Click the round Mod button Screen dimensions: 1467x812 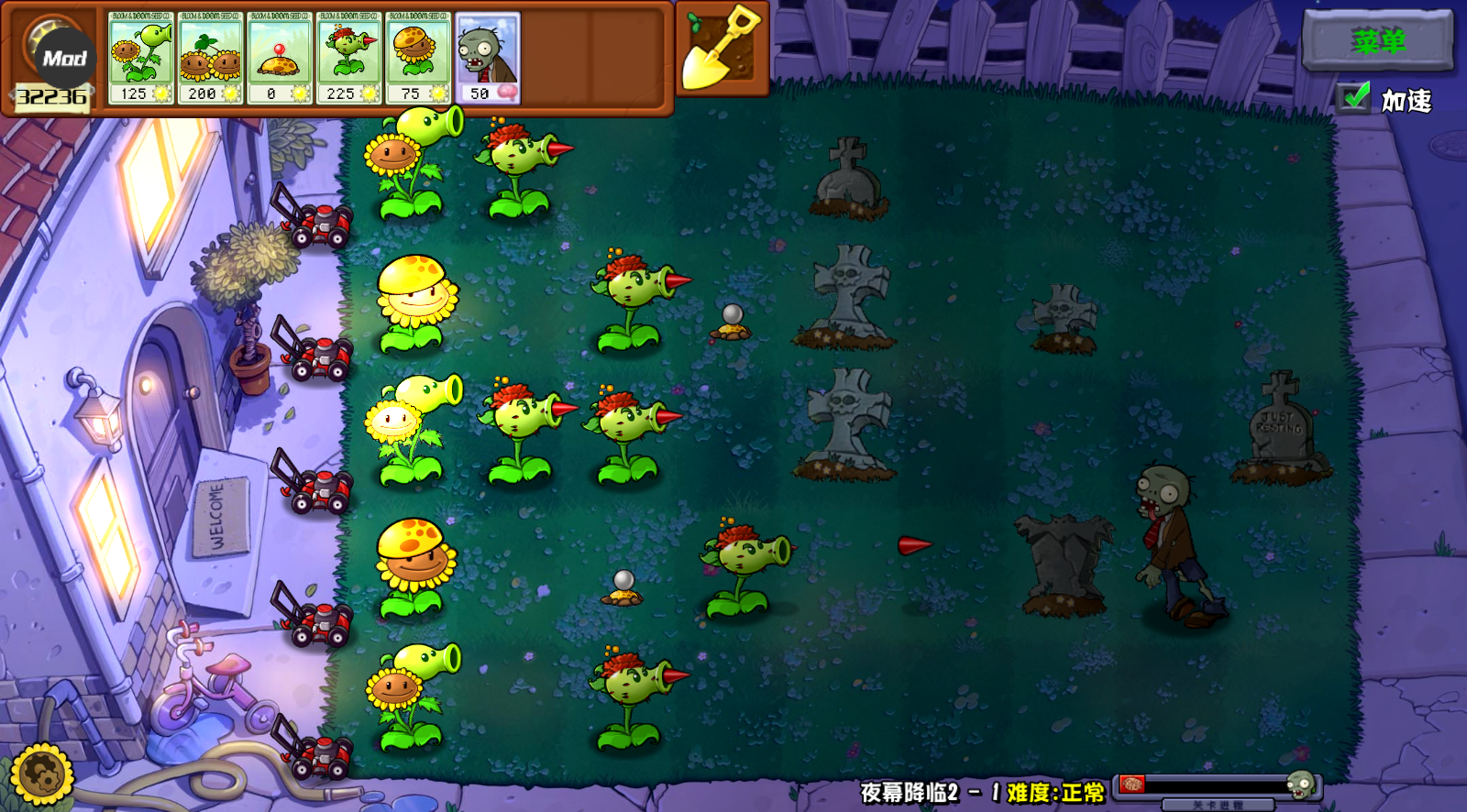coord(64,58)
